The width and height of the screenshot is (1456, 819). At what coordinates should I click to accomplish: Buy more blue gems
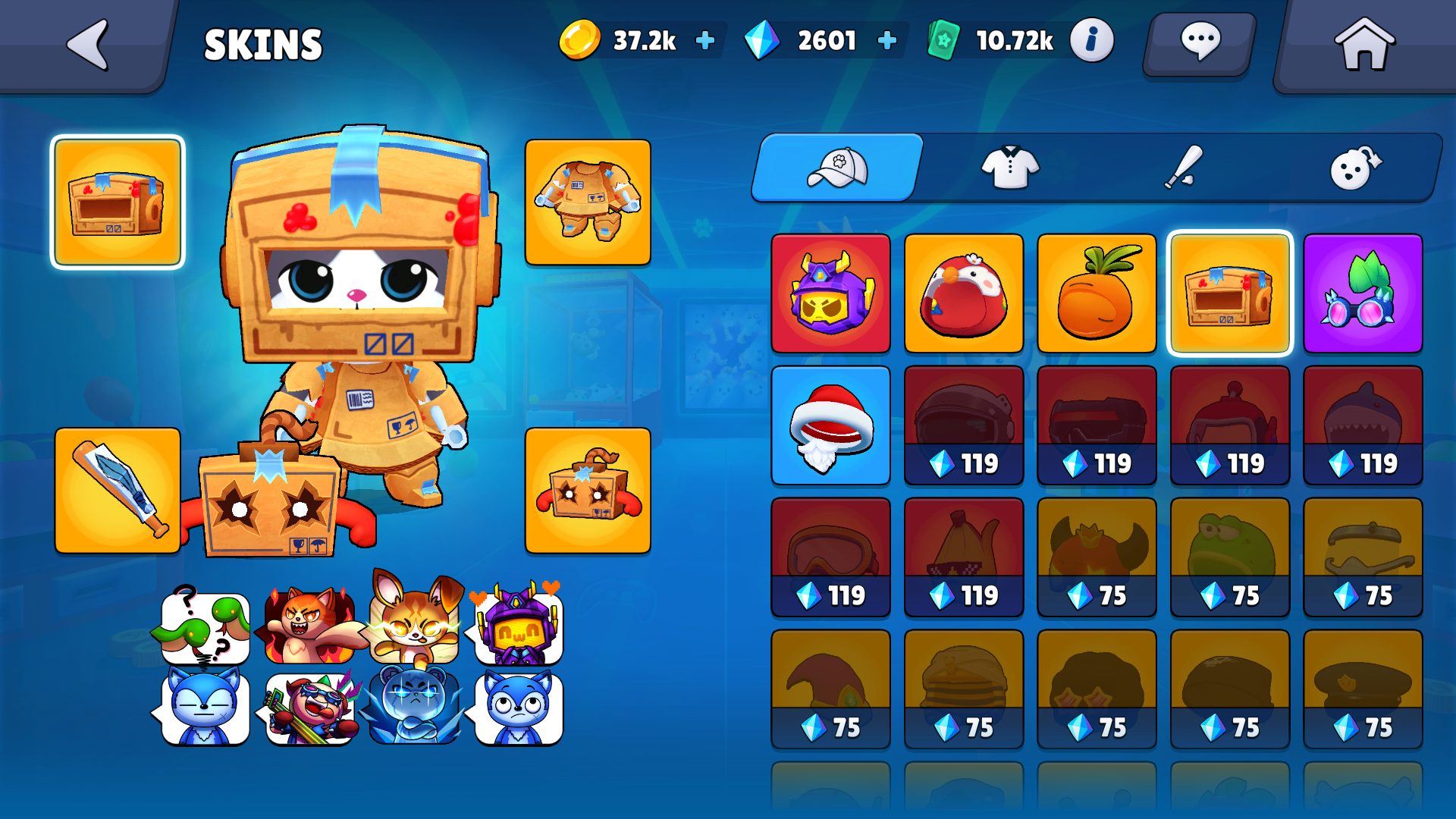(x=886, y=40)
